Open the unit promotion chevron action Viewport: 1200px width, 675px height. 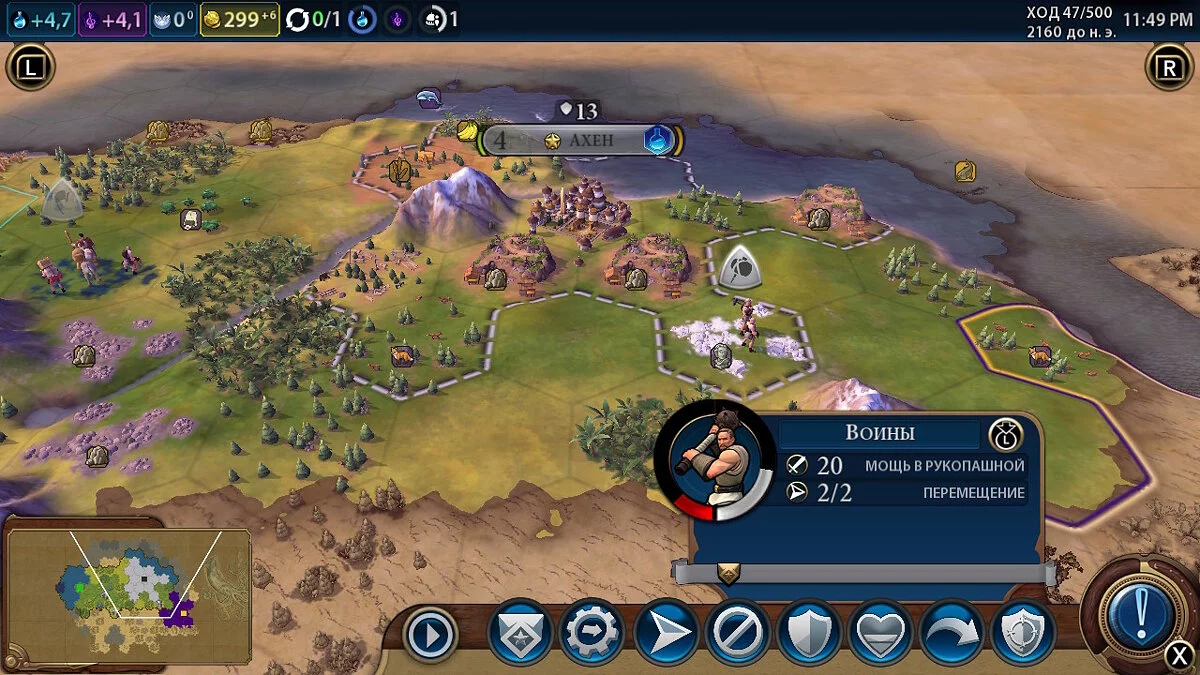[520, 634]
